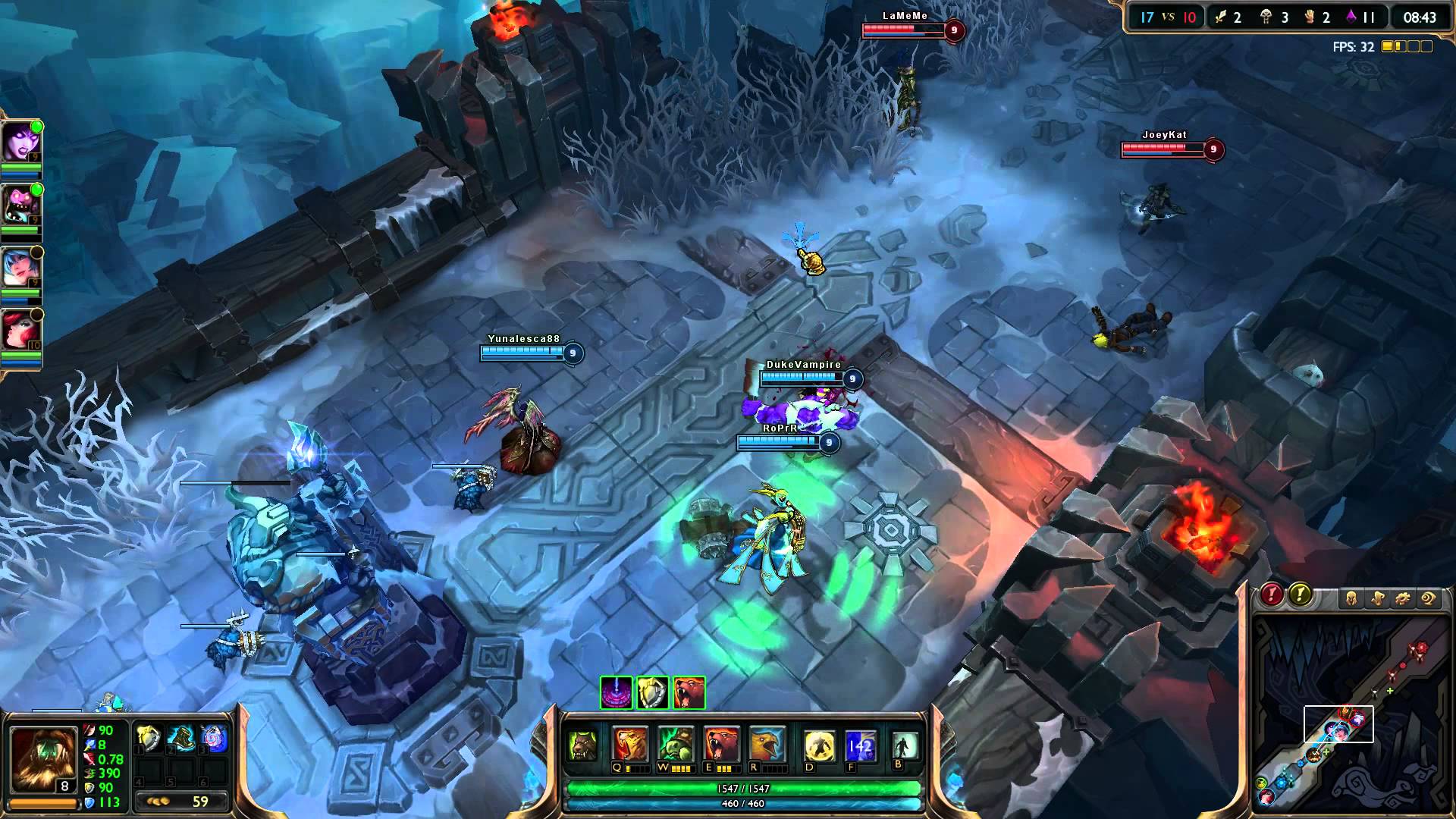Select the purple-skinned ally portrait
Screen dimensions: 1456x819
20,142
